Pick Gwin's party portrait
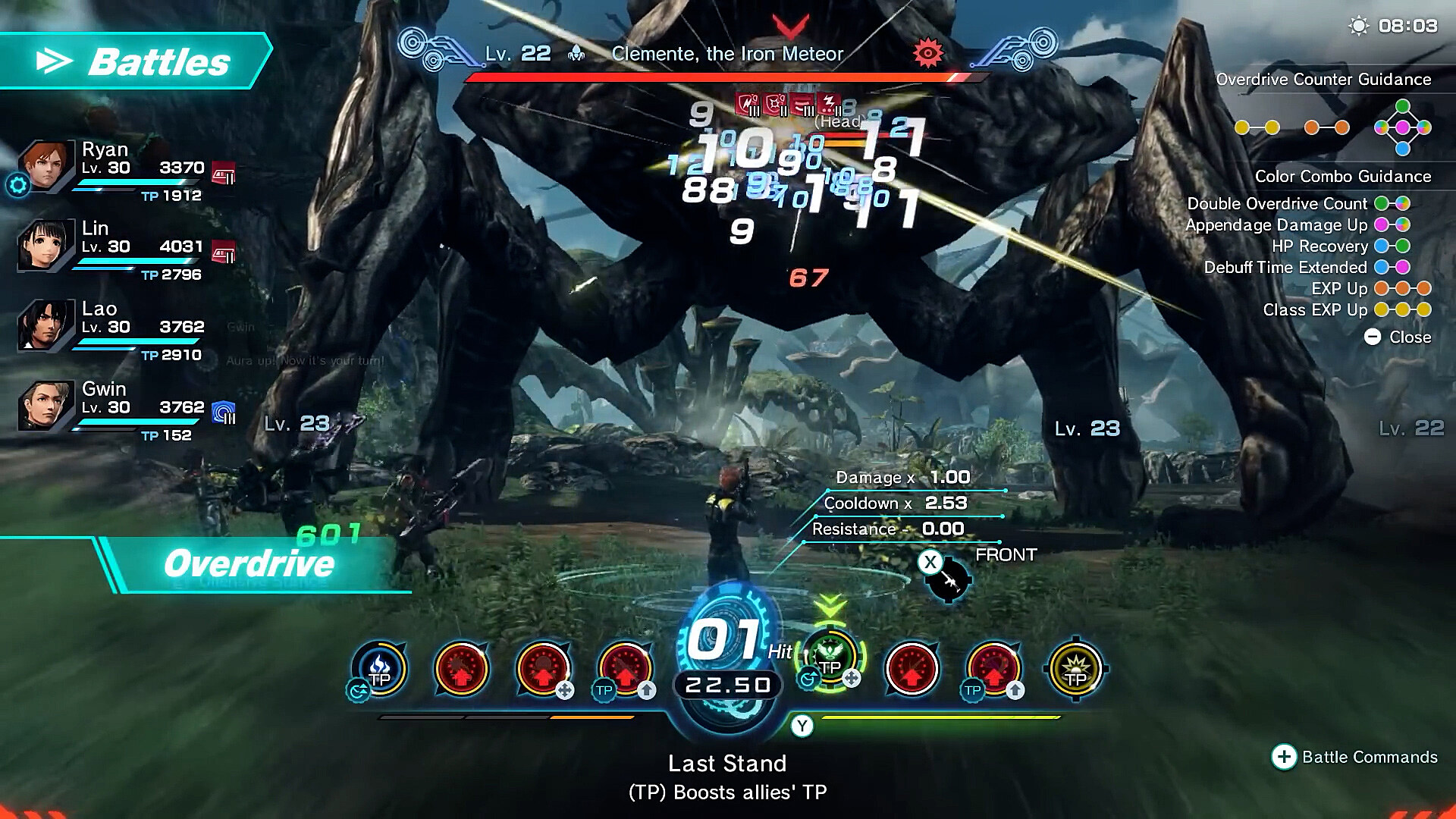The height and width of the screenshot is (819, 1456). pos(45,406)
